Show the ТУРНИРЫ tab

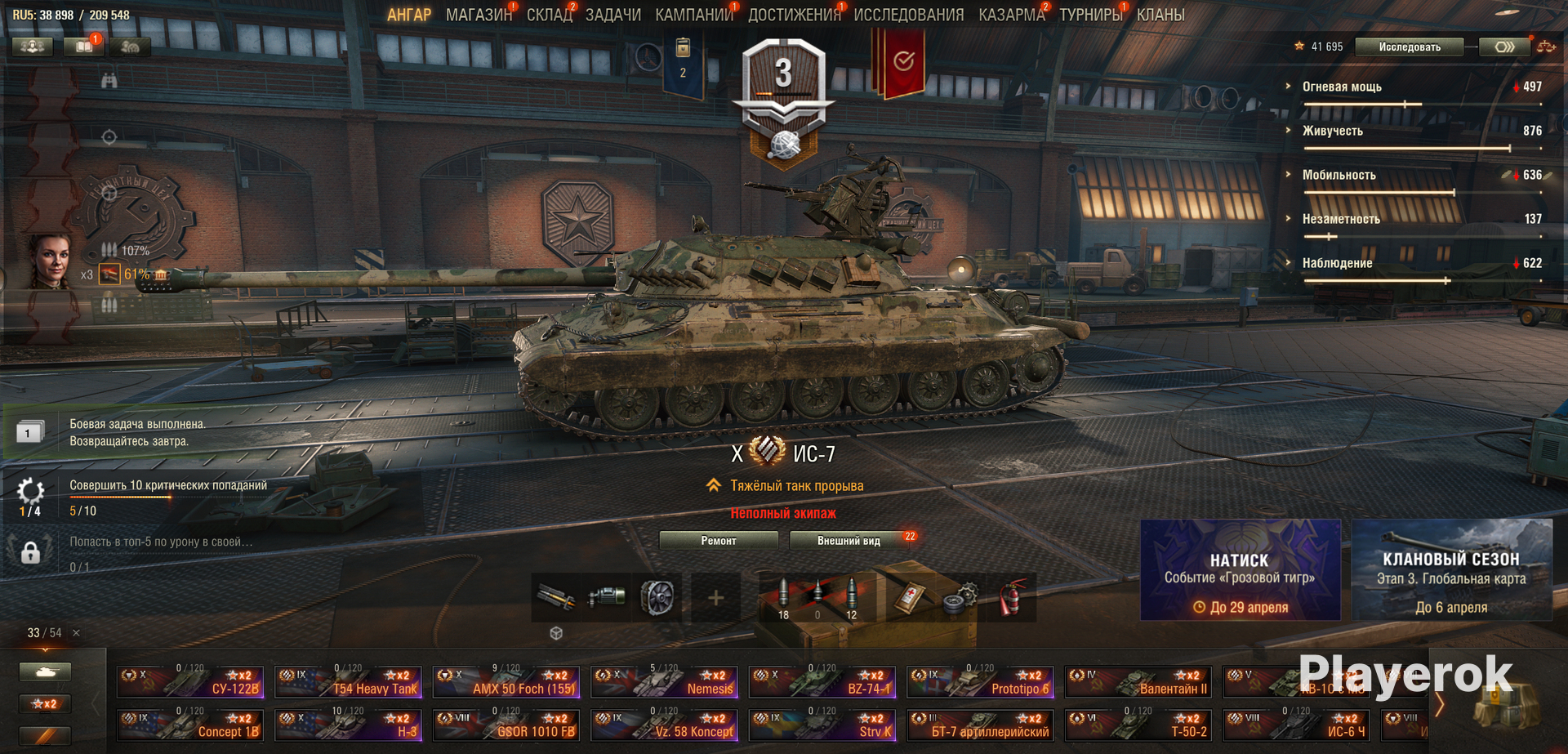pos(1090,15)
